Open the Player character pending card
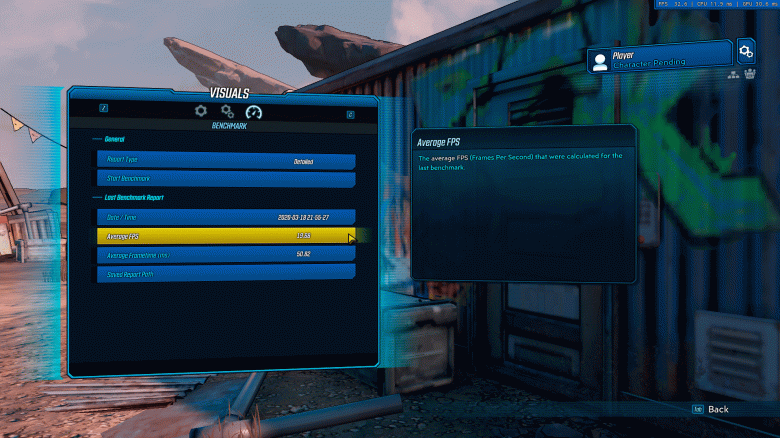780x438 pixels. [660, 59]
